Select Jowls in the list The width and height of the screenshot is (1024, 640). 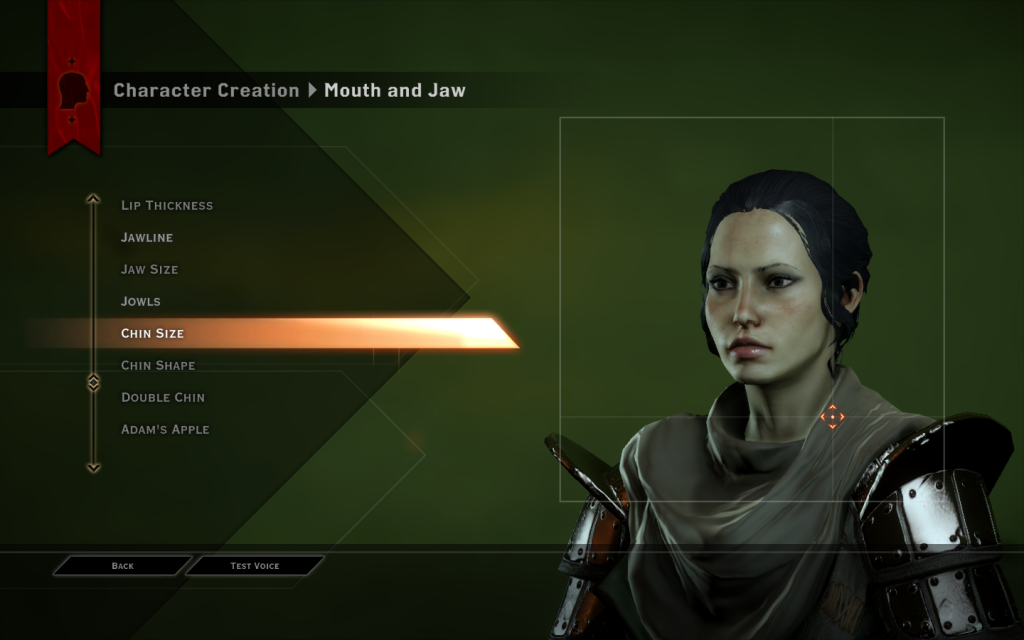[x=141, y=302]
